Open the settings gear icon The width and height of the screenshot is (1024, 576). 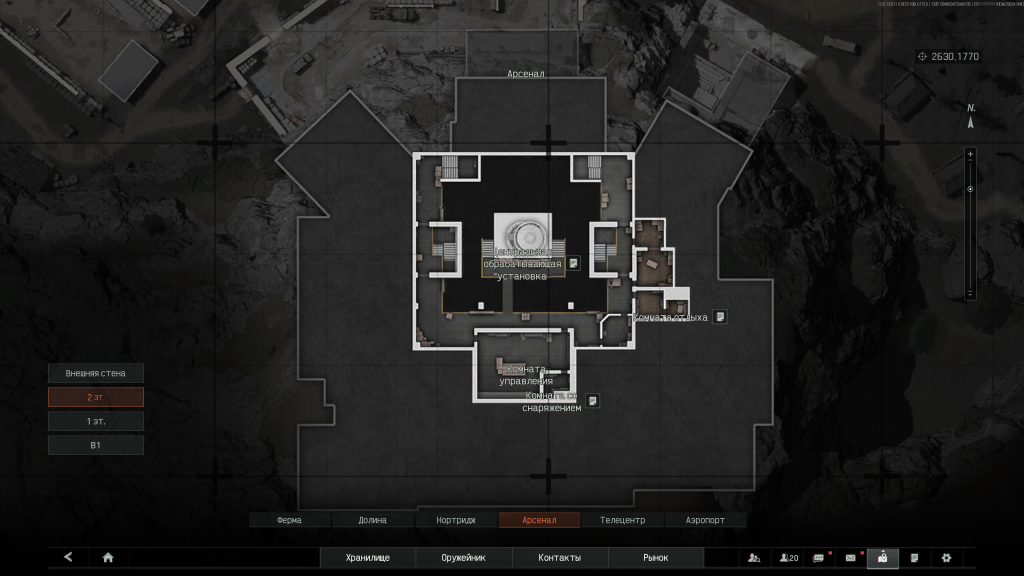pyautogui.click(x=946, y=558)
